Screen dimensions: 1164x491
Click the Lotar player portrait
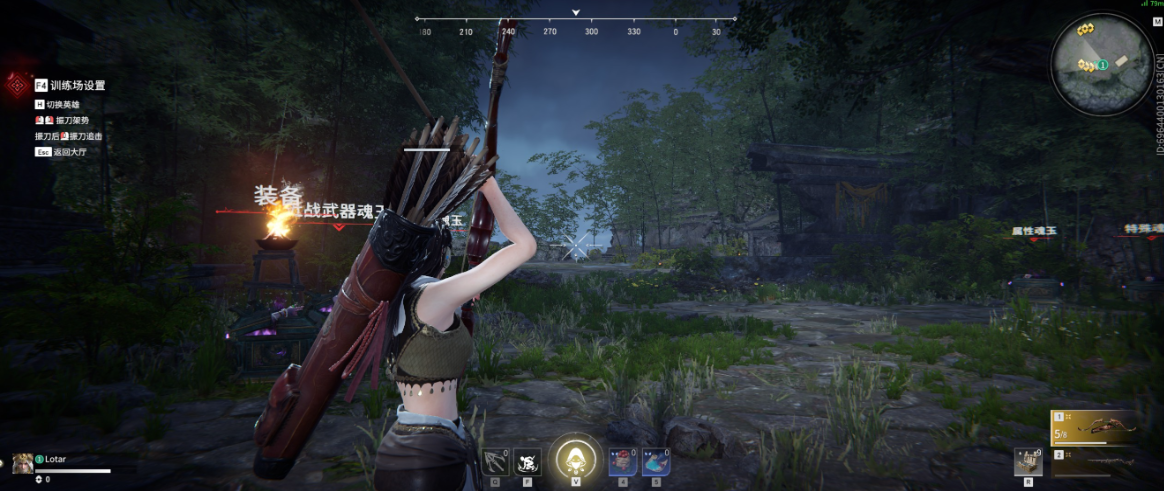[22, 462]
